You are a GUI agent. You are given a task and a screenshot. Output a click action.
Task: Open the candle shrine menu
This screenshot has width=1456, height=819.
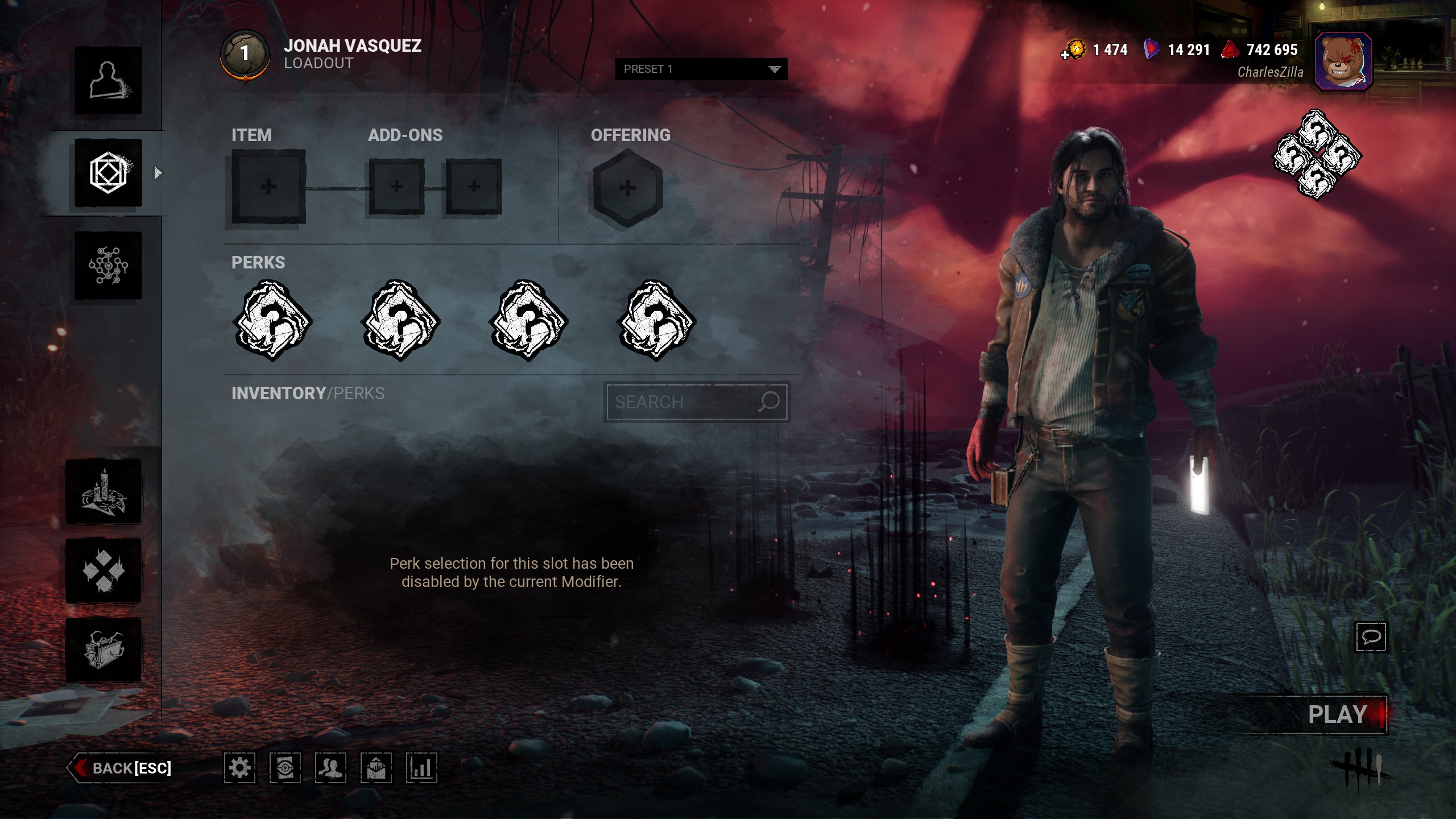104,491
